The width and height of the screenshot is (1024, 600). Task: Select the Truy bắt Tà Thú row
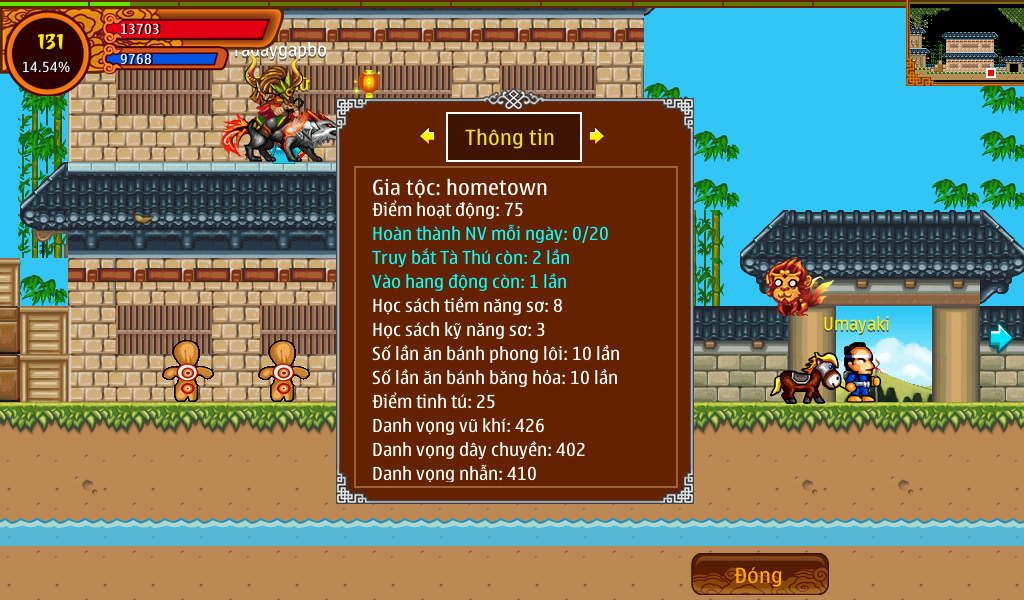(x=471, y=258)
